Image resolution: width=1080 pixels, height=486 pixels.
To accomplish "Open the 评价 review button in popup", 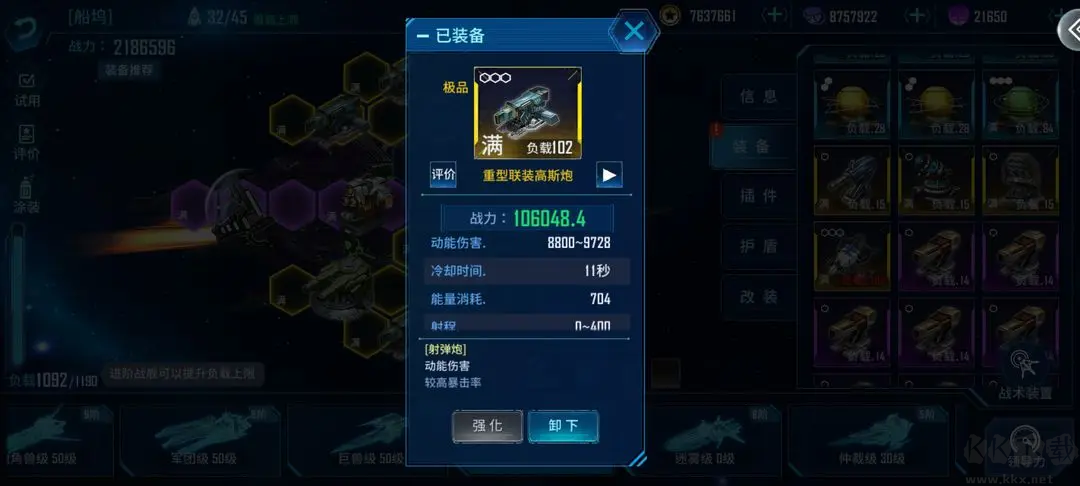I will 443,174.
